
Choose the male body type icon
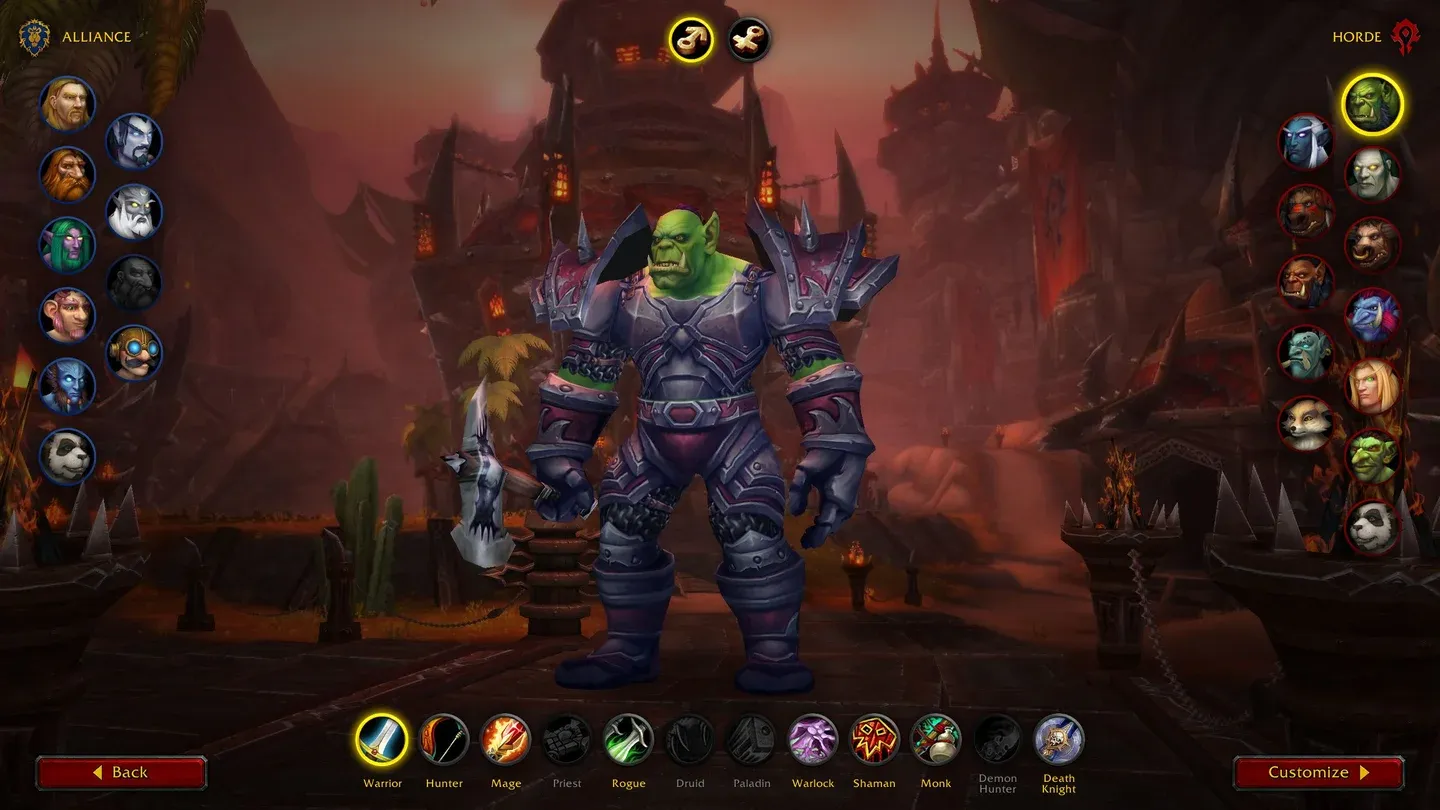[x=690, y=40]
